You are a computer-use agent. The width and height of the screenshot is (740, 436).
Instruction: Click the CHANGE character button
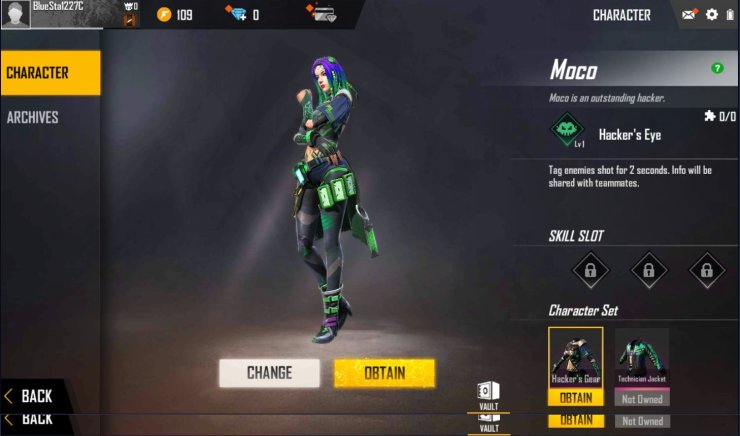pyautogui.click(x=269, y=373)
